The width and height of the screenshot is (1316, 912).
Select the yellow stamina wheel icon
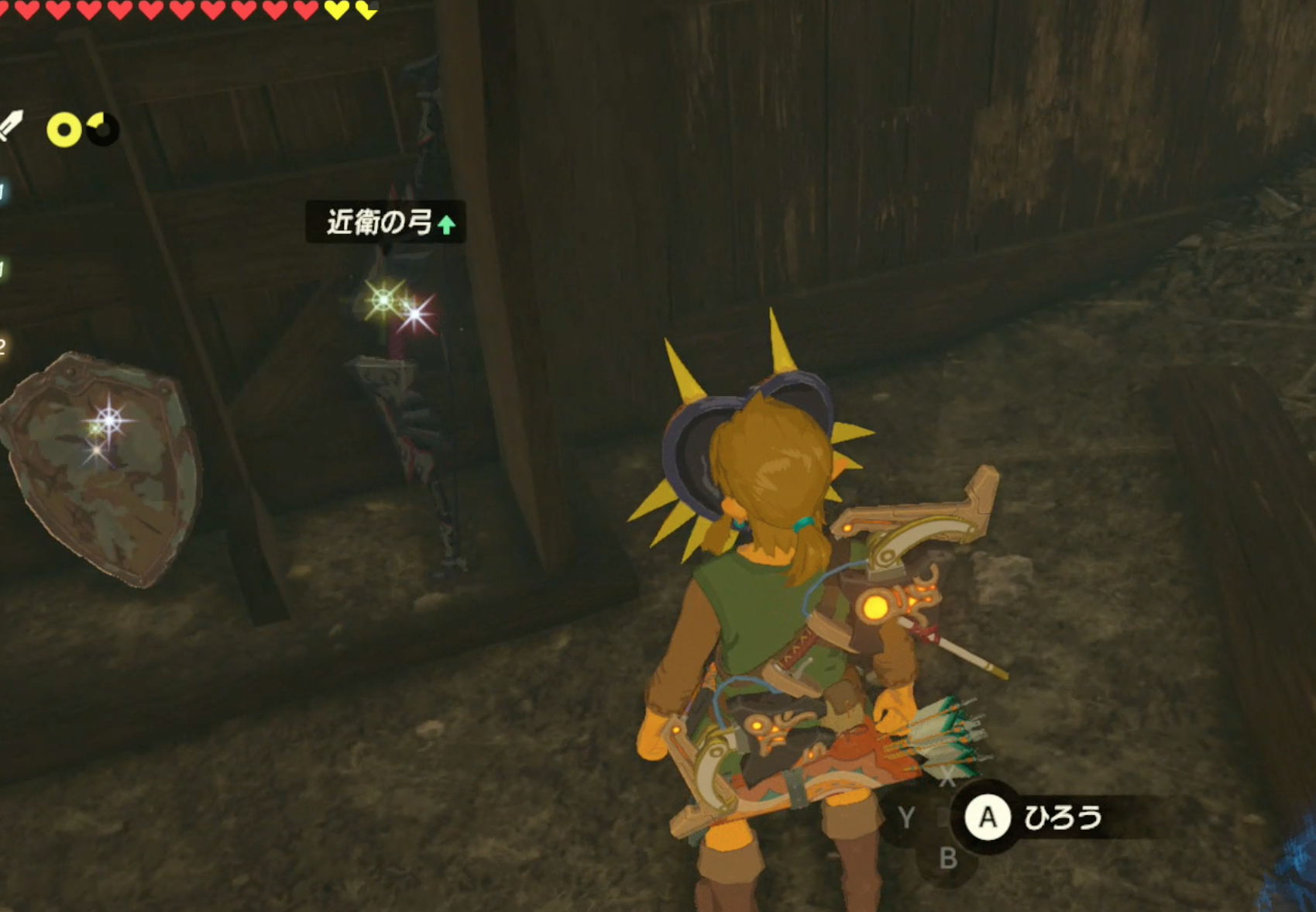pyautogui.click(x=64, y=129)
